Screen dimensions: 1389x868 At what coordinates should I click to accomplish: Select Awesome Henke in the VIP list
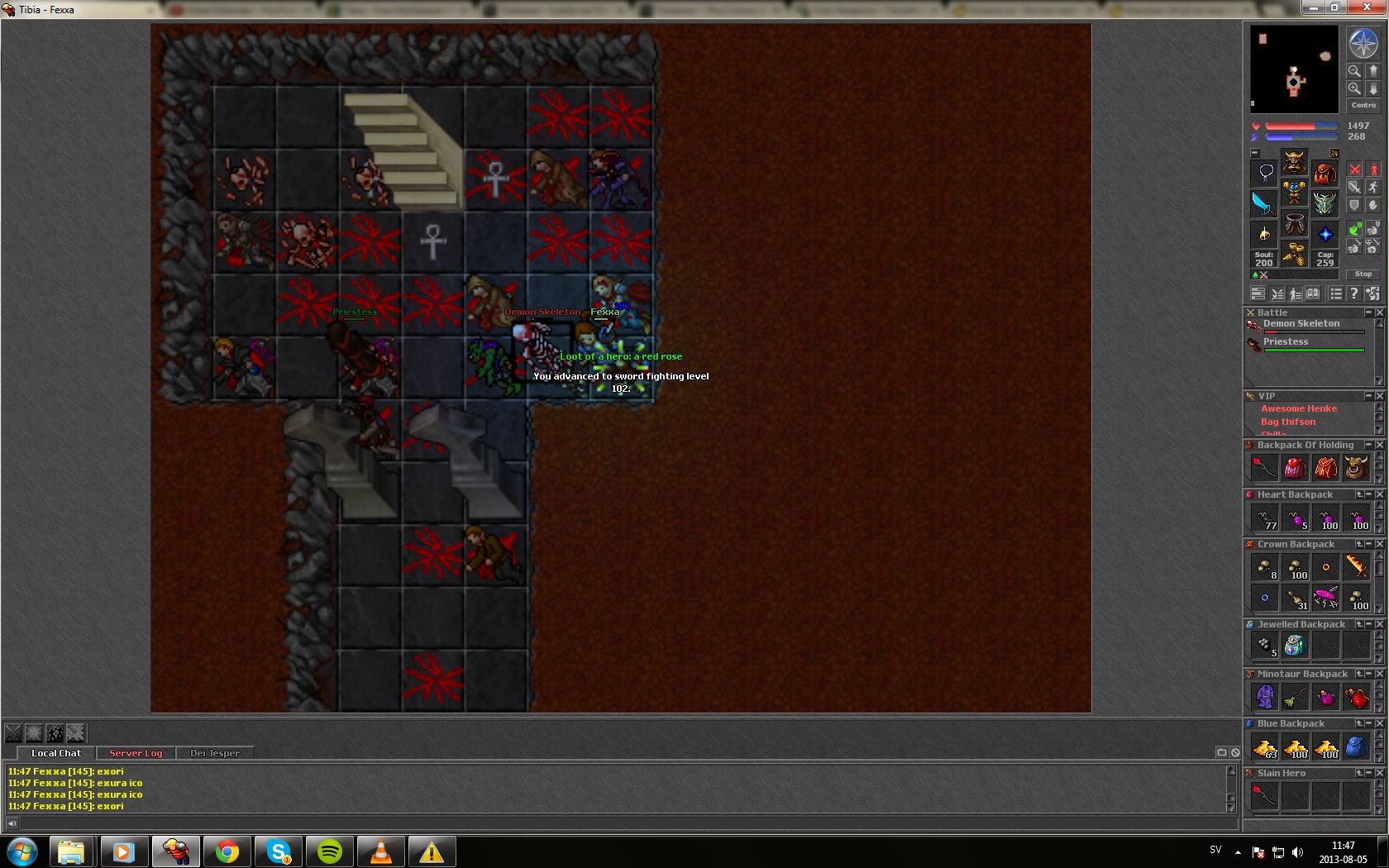pyautogui.click(x=1298, y=408)
